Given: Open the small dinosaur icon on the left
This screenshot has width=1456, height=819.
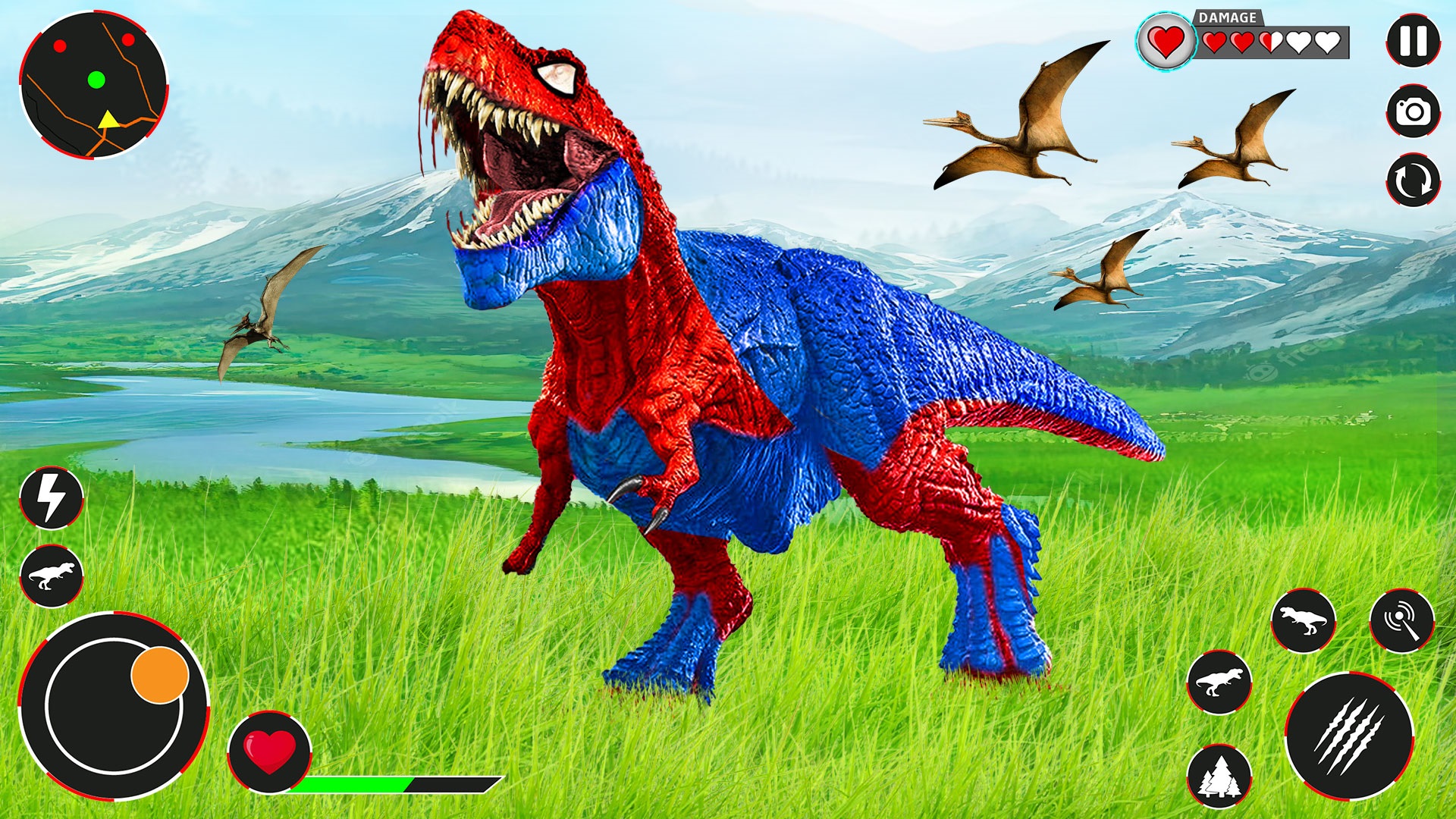Looking at the screenshot, I should pyautogui.click(x=52, y=578).
